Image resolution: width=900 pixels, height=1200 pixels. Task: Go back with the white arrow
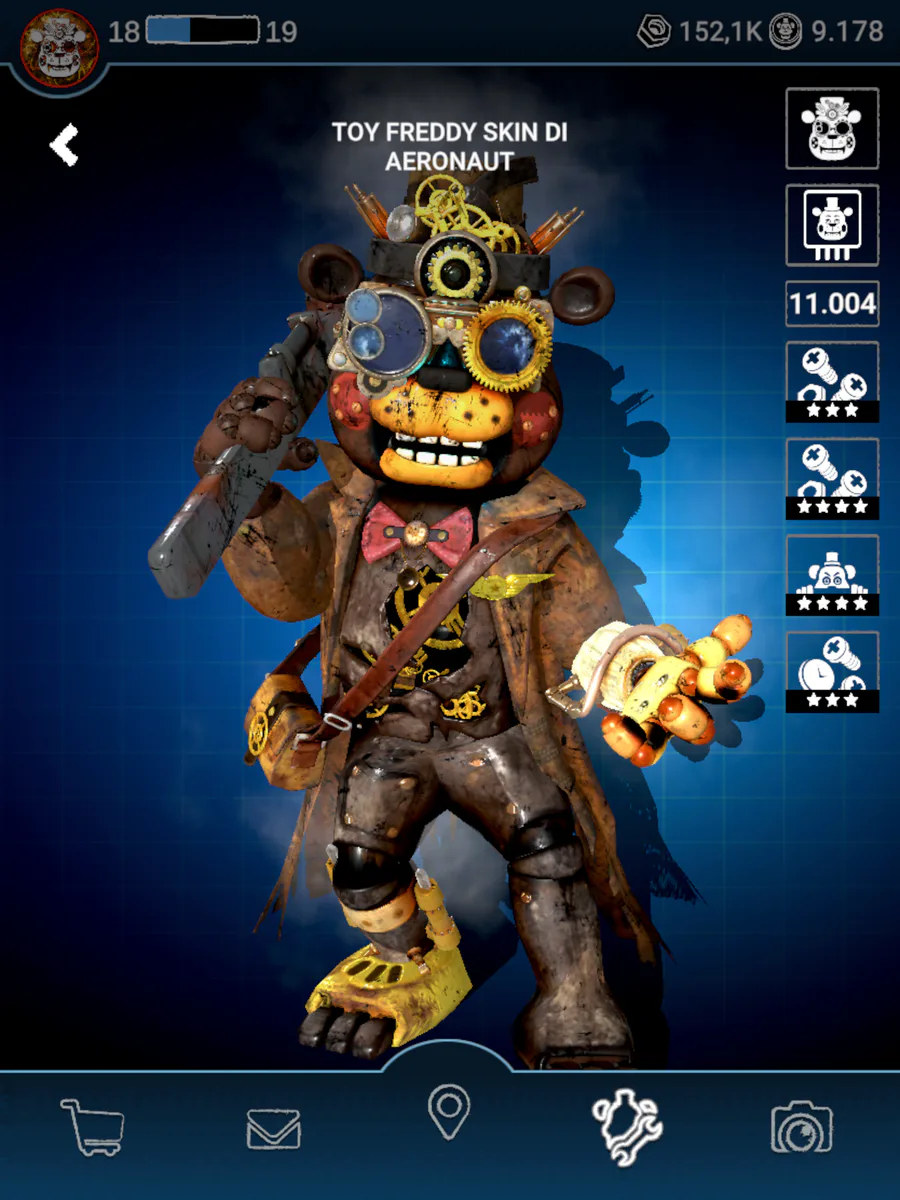point(64,146)
